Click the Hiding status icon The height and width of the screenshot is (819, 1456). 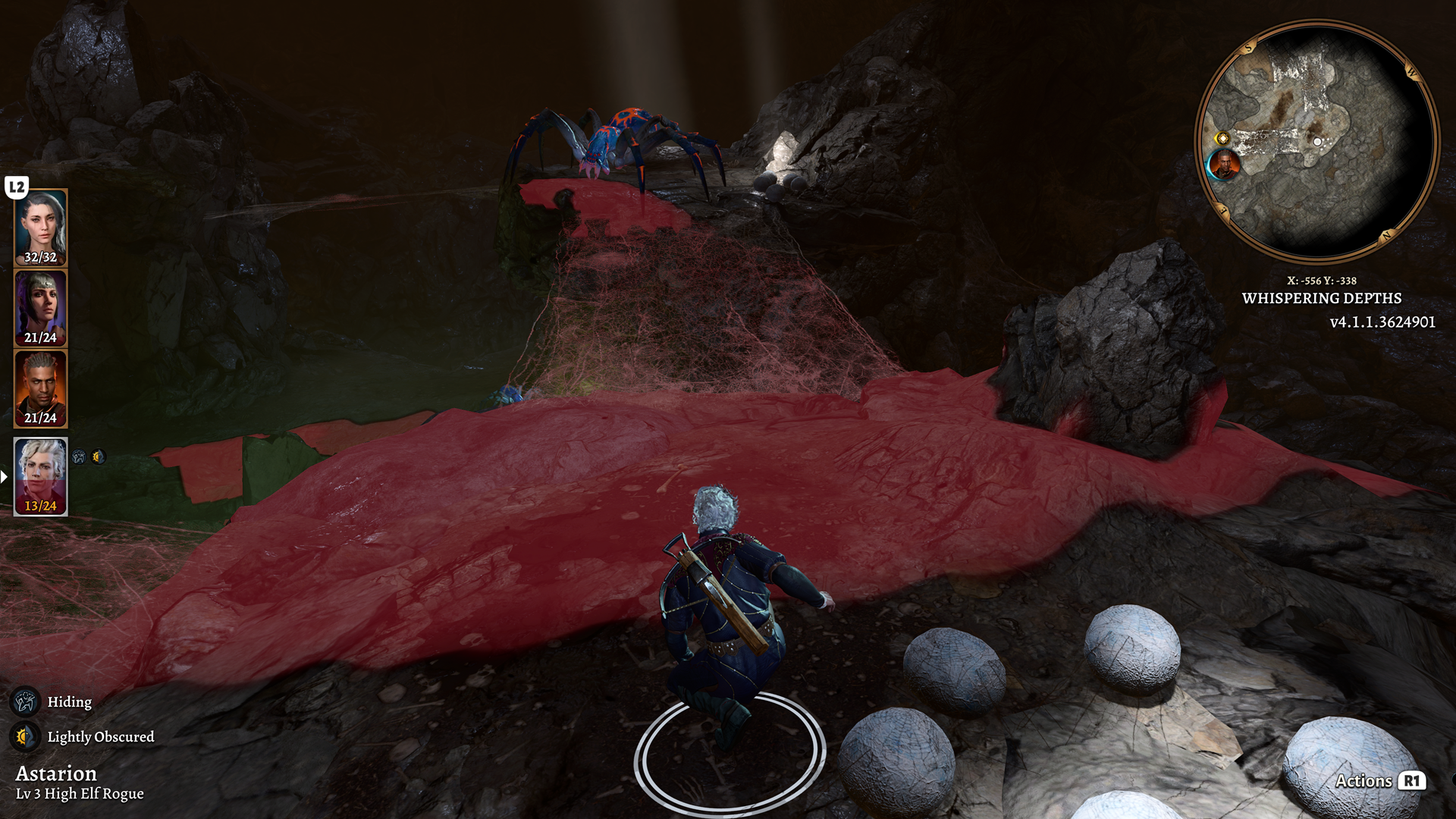(27, 701)
